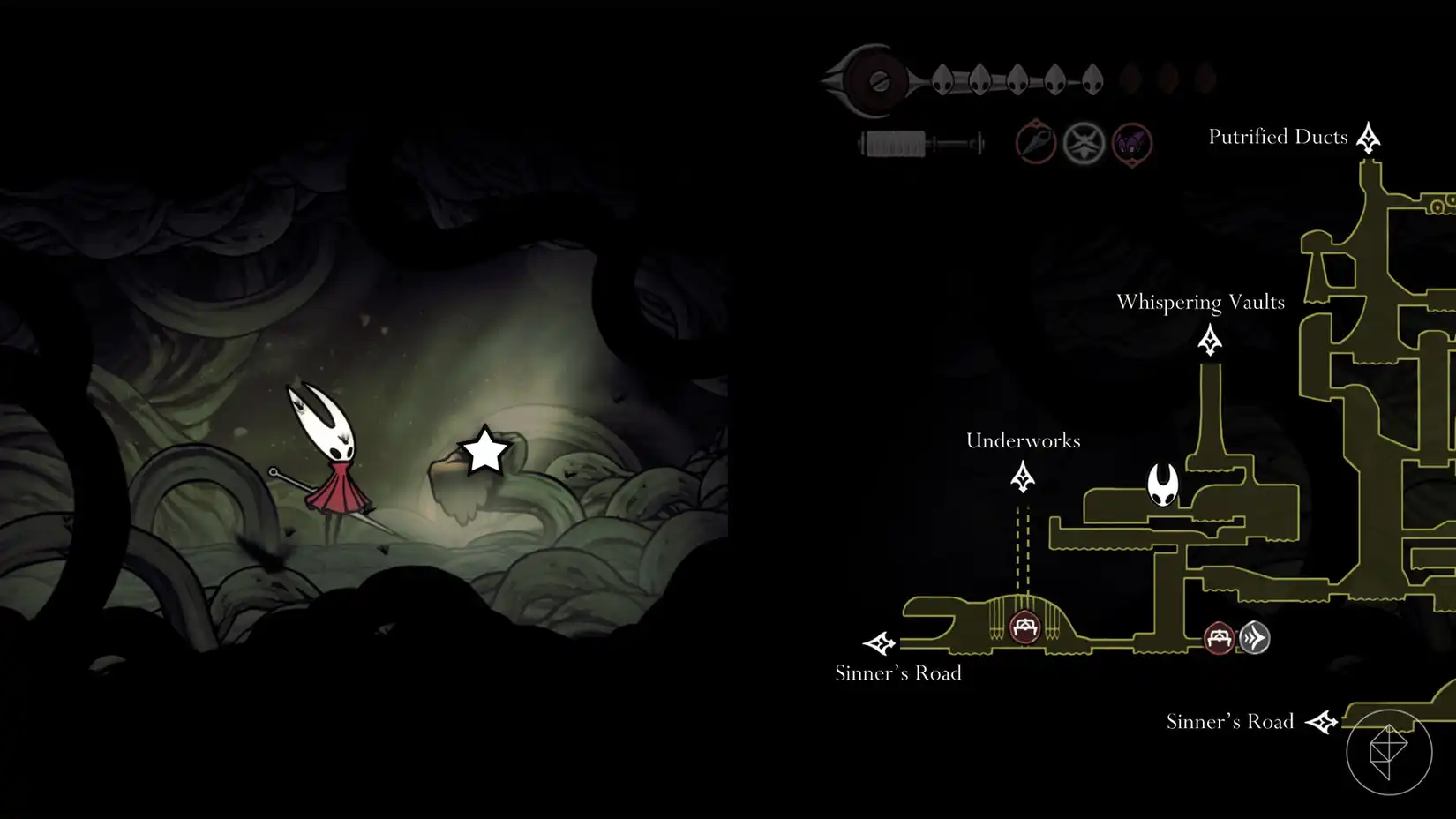Click the Putrified Ducts label
Image resolution: width=1456 pixels, height=819 pixels.
point(1278,136)
